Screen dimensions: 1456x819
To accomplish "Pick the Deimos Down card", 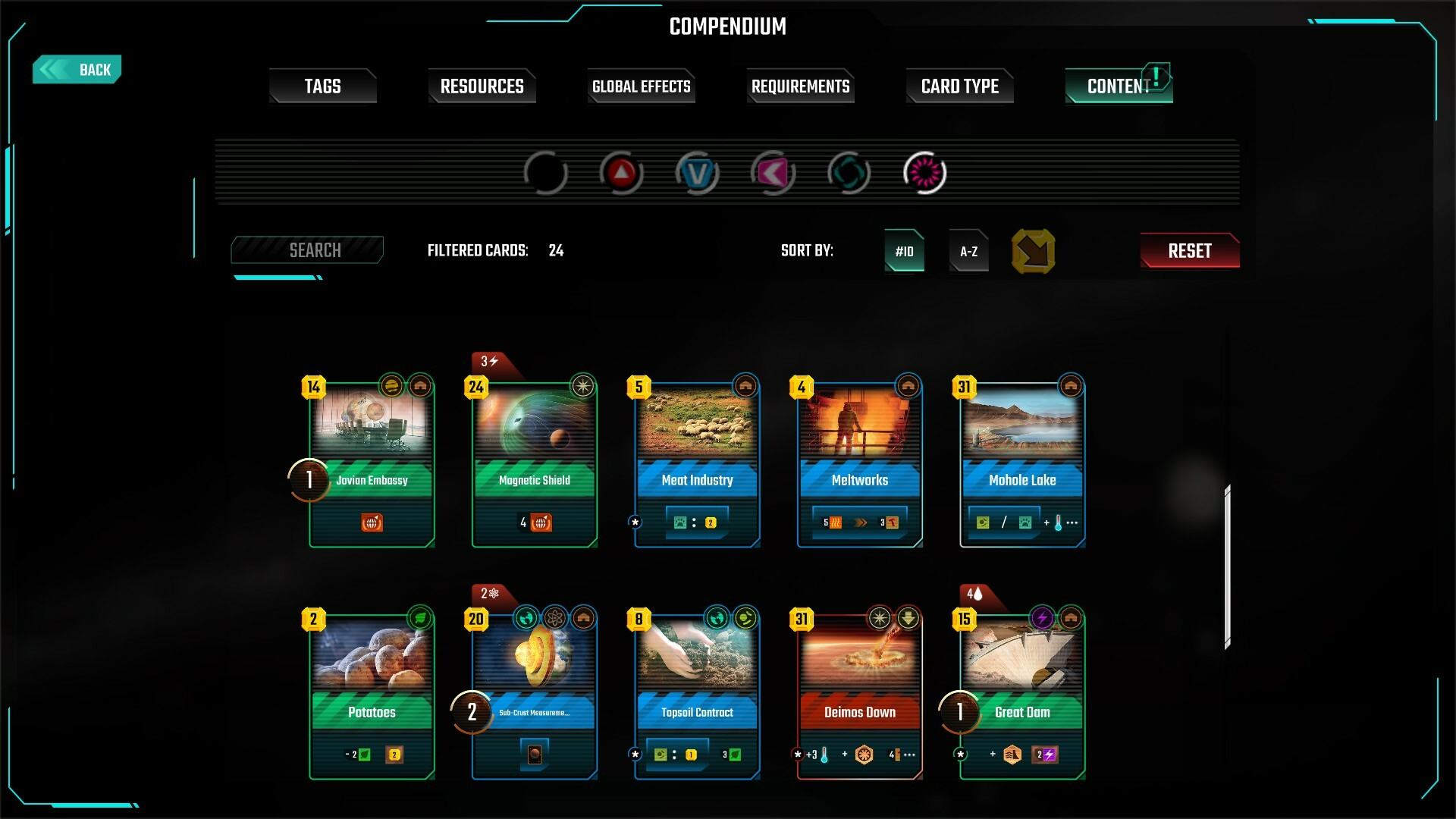I will point(860,695).
